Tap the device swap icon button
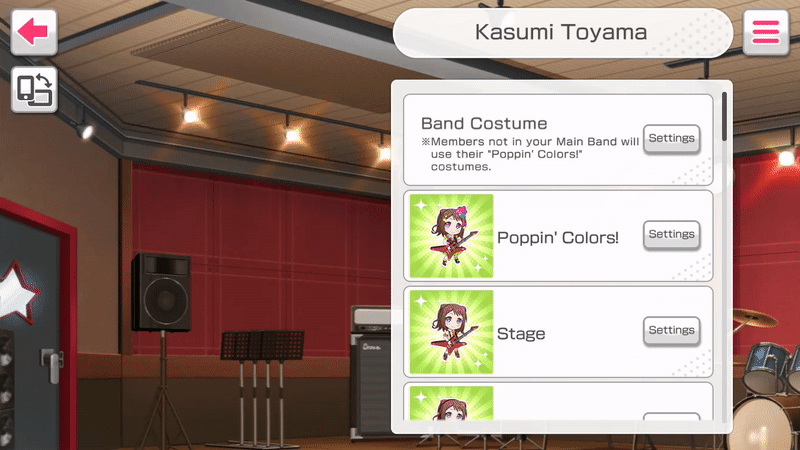800x450 pixels. [x=33, y=90]
